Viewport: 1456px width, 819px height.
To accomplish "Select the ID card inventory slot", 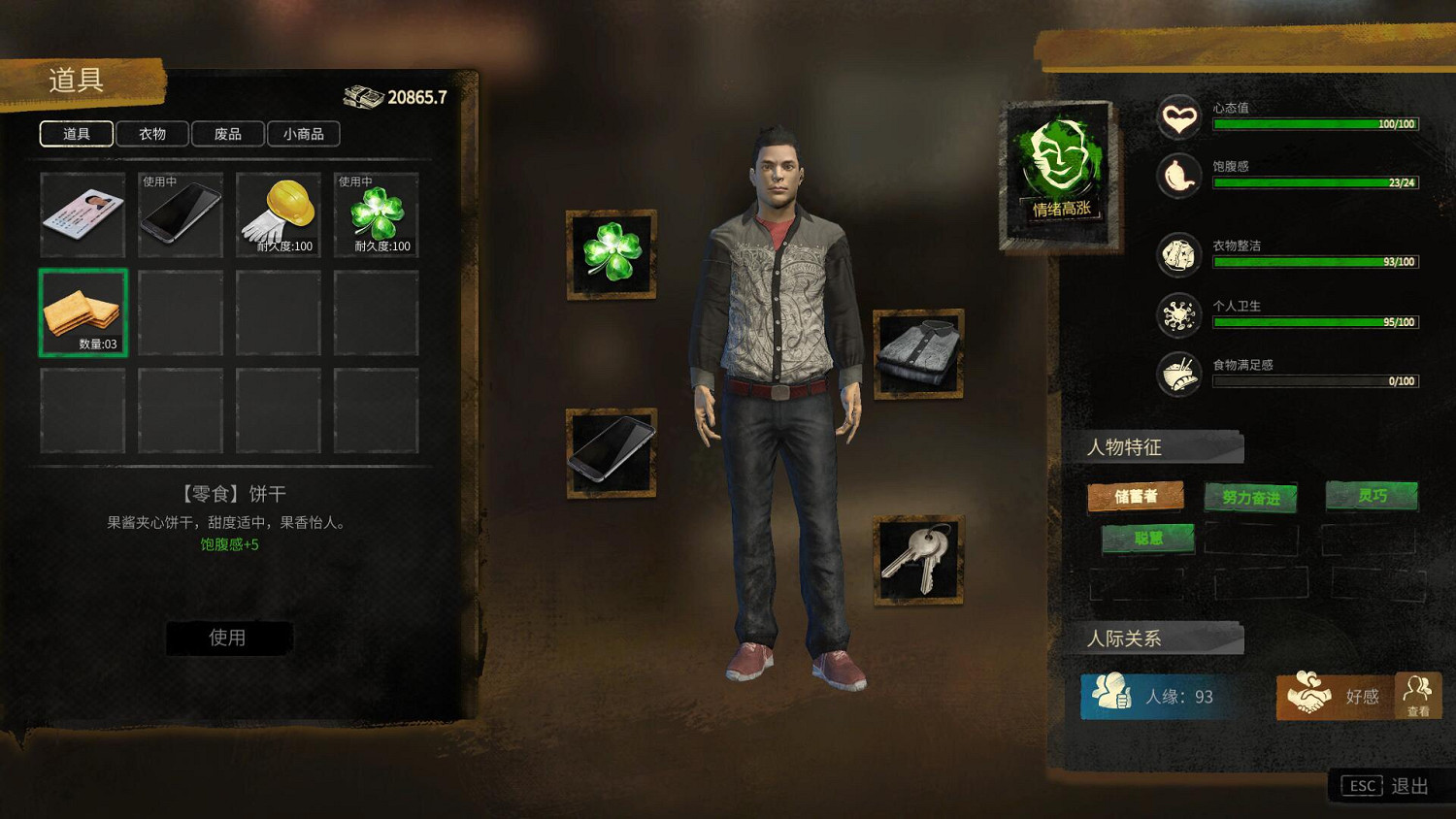I will [83, 214].
